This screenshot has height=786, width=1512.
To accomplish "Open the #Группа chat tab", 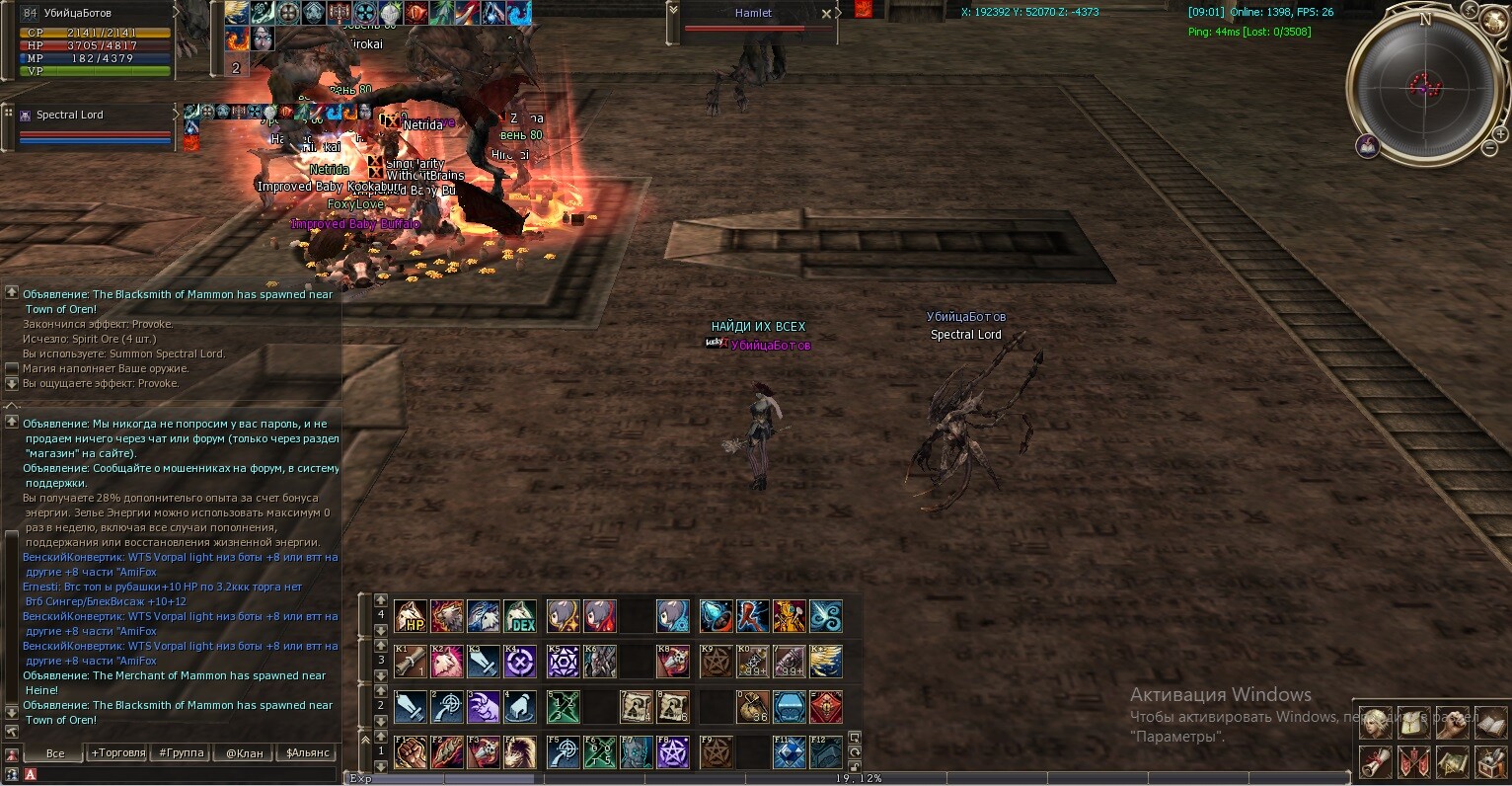I will [x=181, y=752].
